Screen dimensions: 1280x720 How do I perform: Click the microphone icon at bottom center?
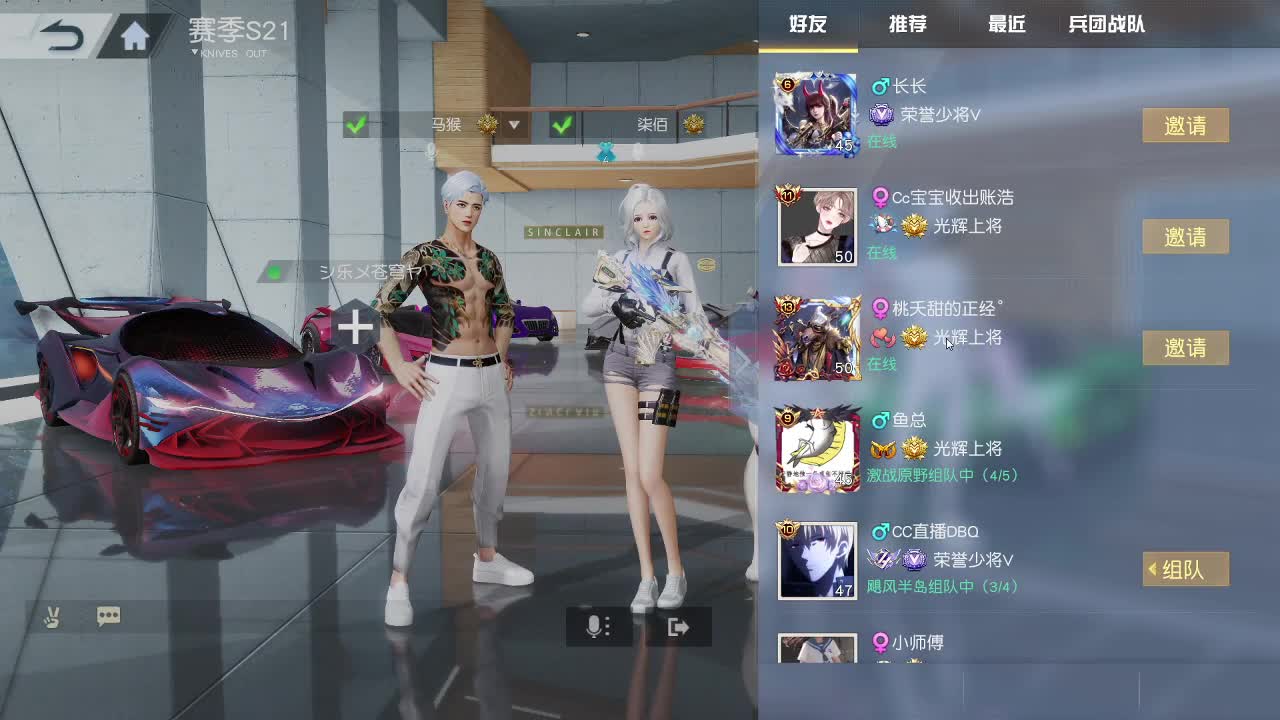coord(597,626)
